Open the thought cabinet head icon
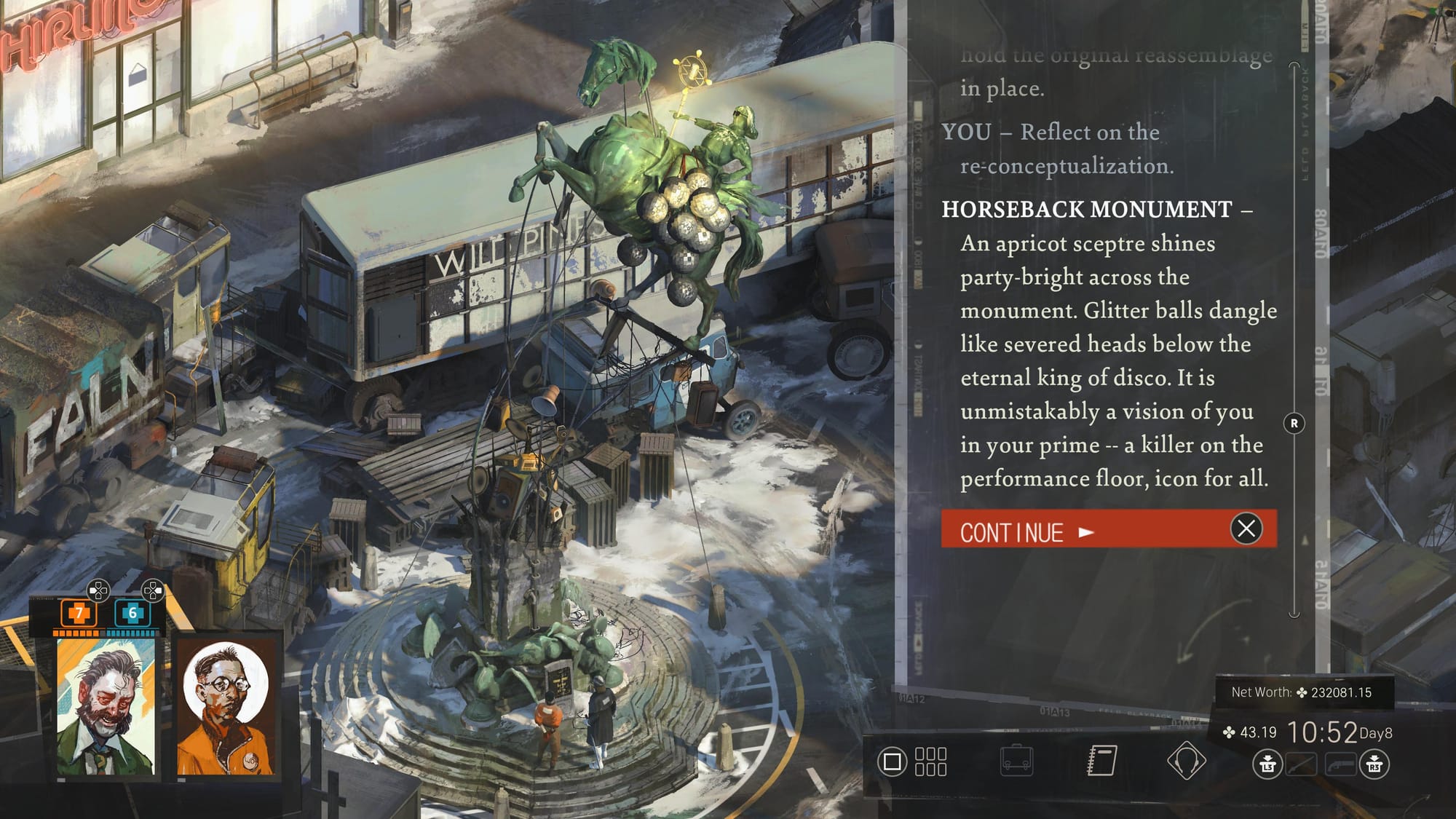Viewport: 1456px width, 819px height. (x=1186, y=761)
